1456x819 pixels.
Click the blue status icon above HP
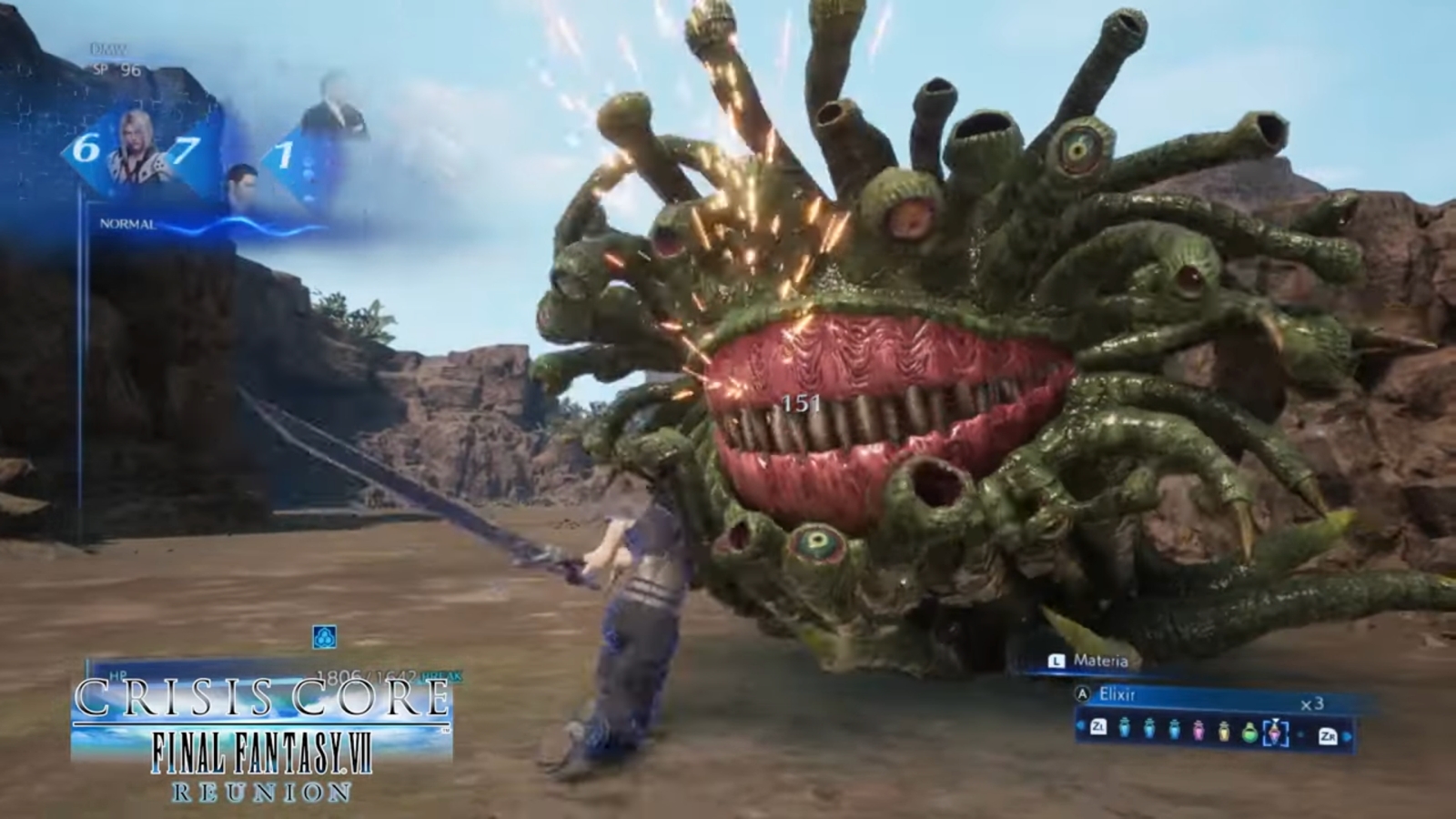pyautogui.click(x=324, y=637)
